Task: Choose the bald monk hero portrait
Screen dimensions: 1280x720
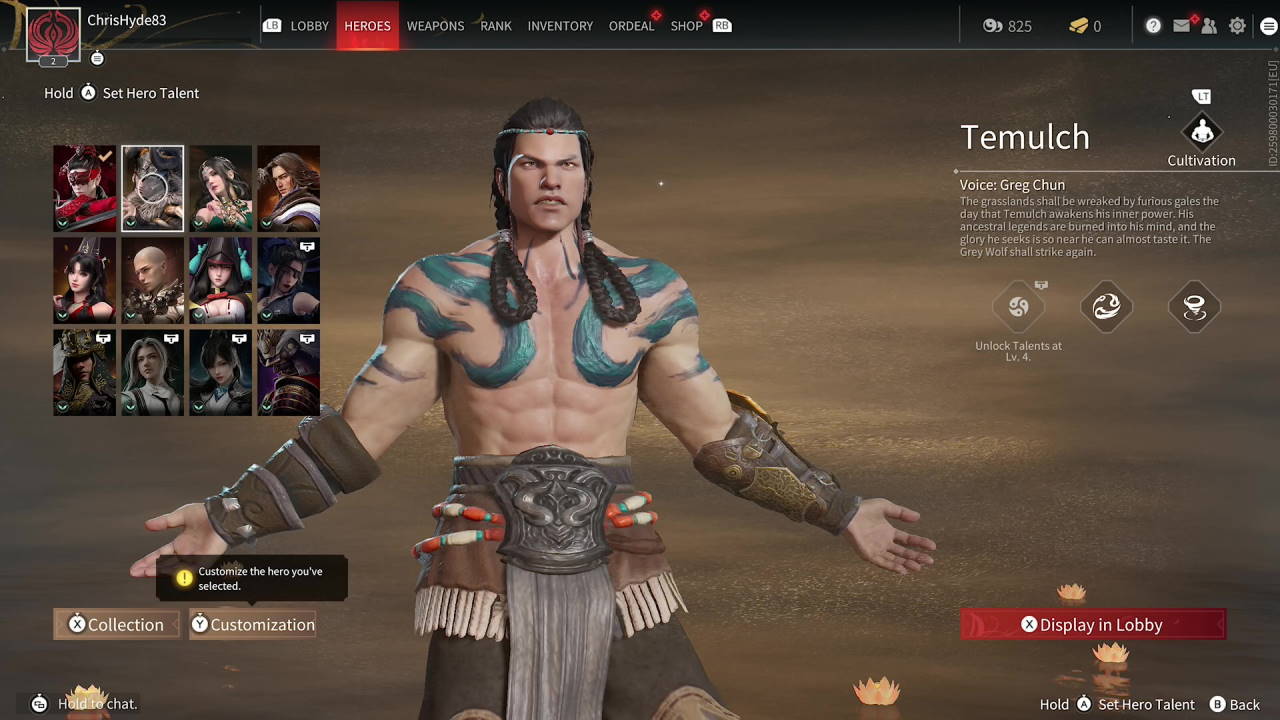Action: pyautogui.click(x=152, y=280)
